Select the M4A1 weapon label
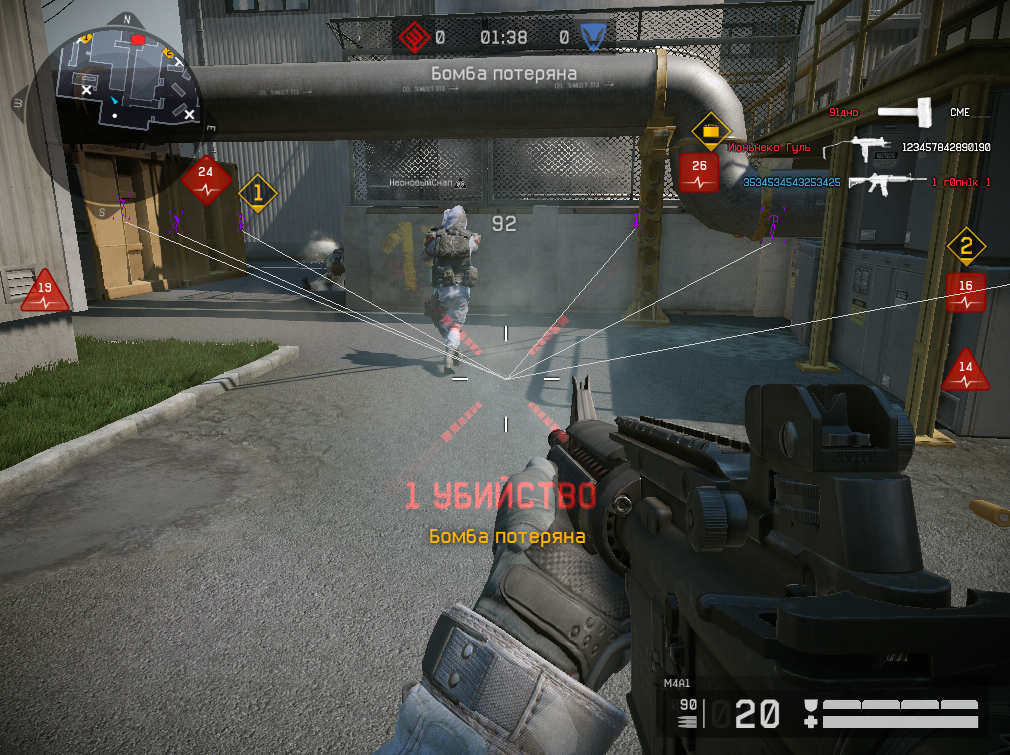 tap(677, 684)
